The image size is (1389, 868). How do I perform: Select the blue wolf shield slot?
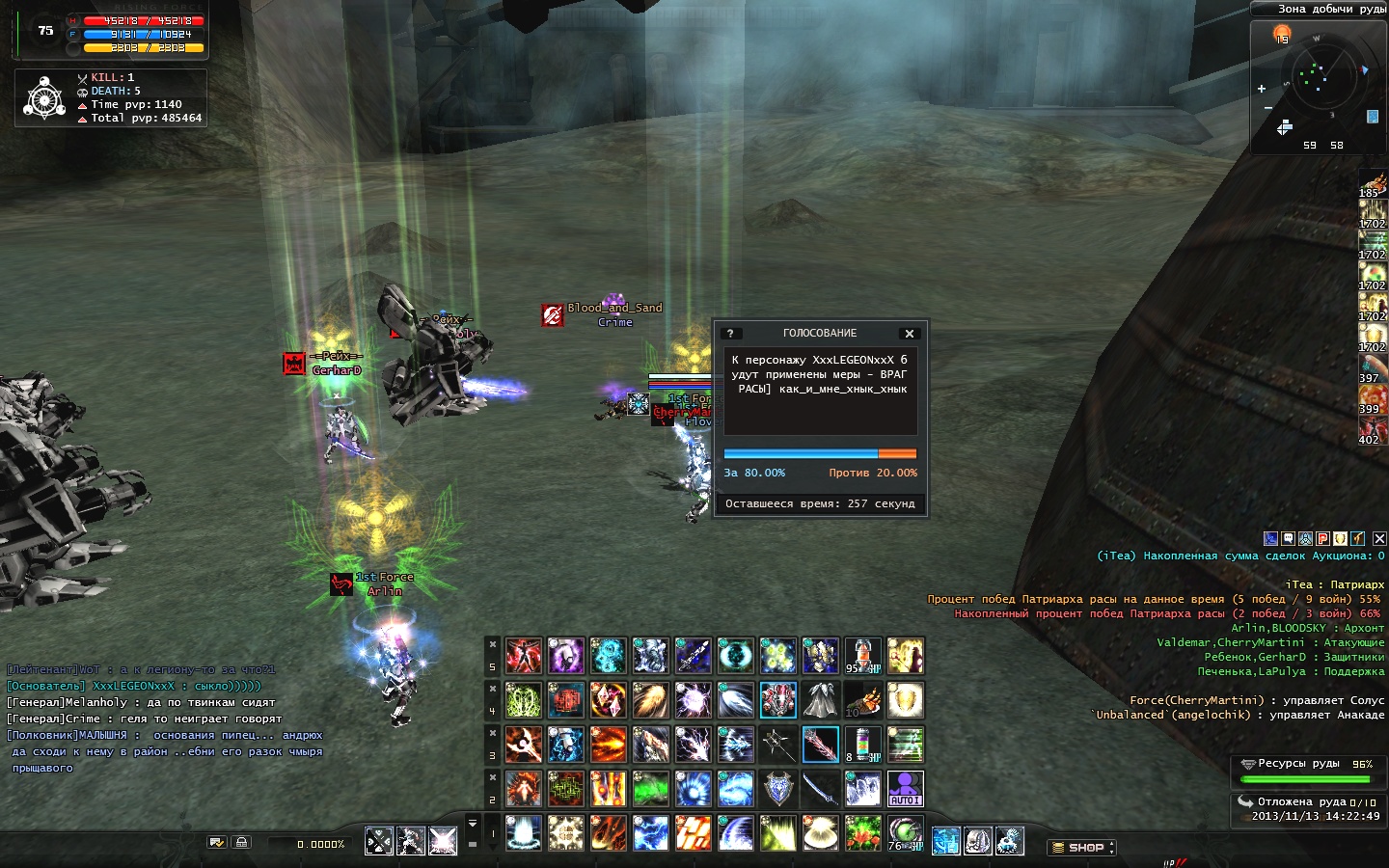(x=777, y=788)
